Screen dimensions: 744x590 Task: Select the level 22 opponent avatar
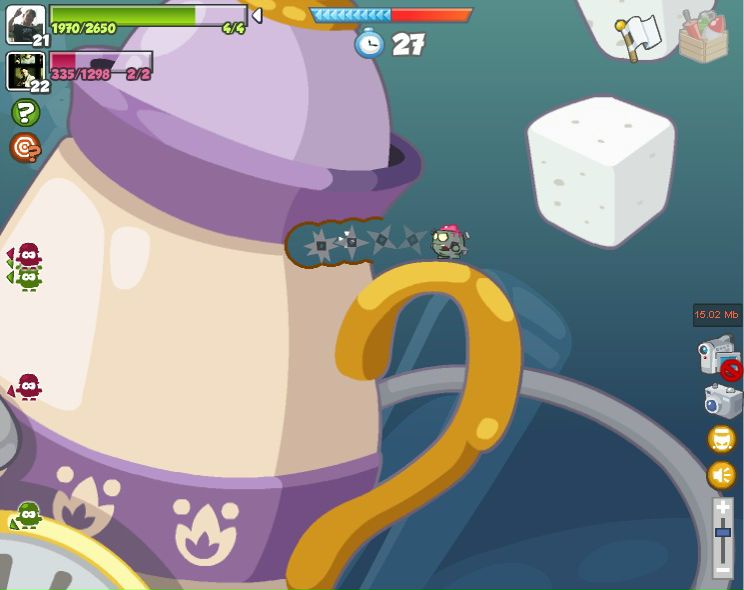25,70
